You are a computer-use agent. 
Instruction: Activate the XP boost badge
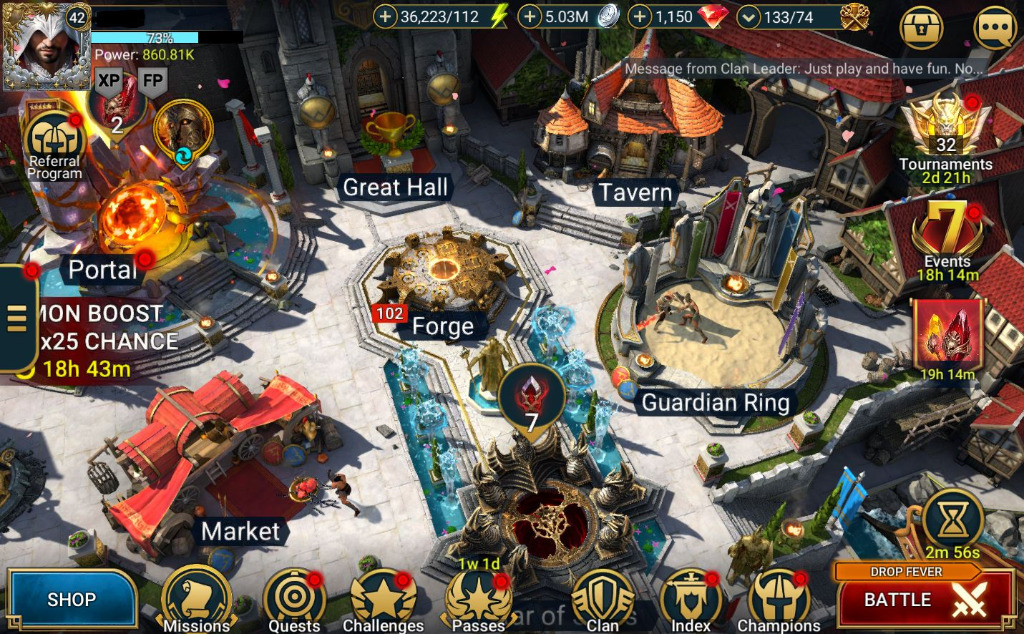(x=108, y=81)
